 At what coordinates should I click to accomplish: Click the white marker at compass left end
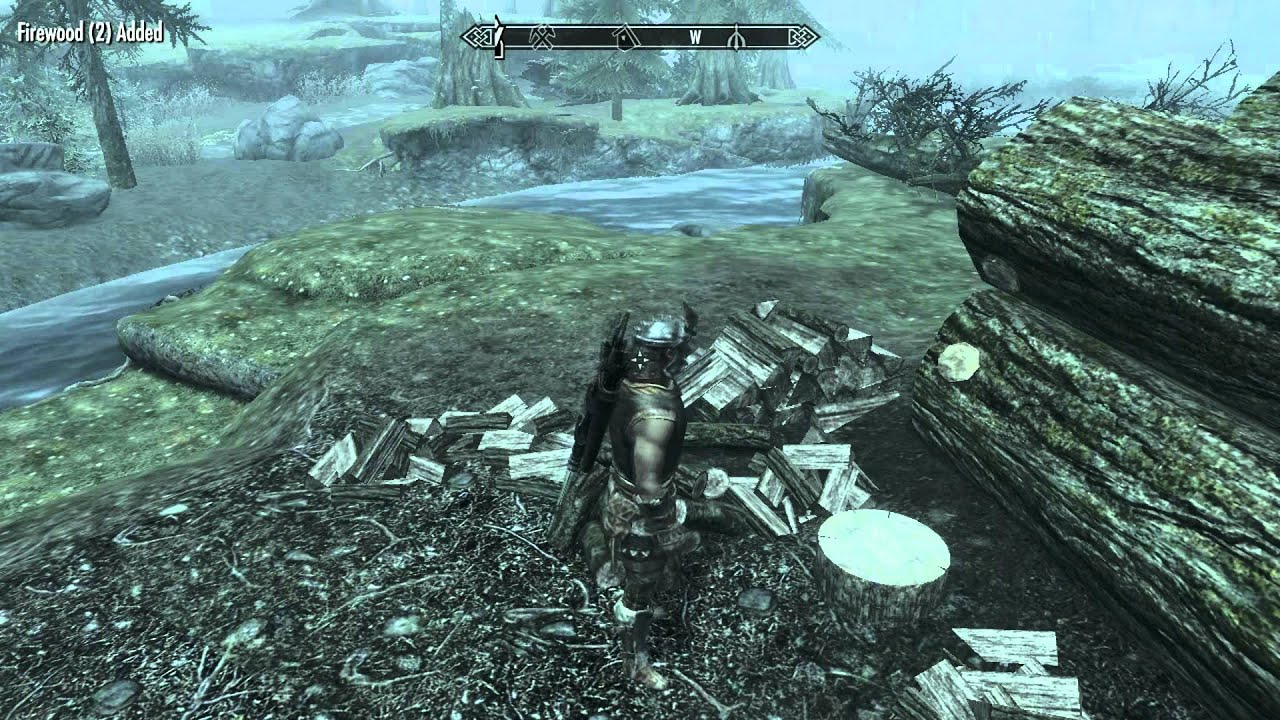(x=496, y=38)
